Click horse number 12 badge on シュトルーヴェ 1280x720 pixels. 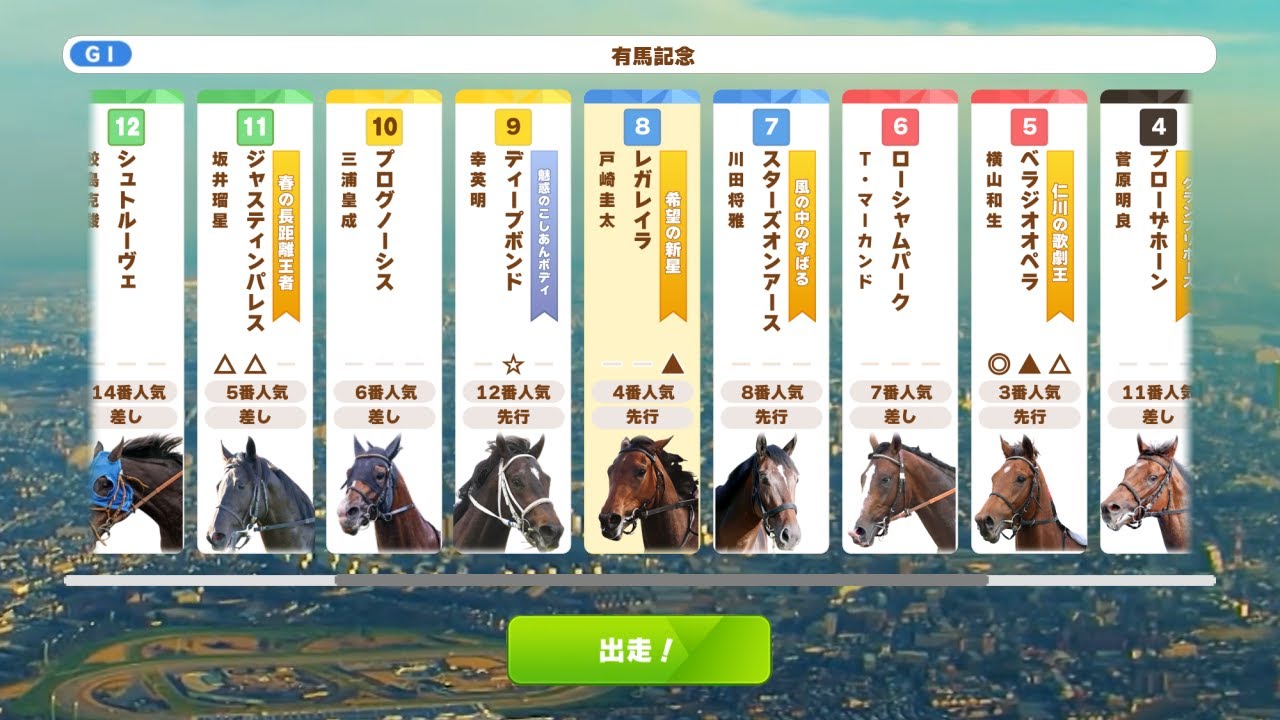tap(128, 127)
